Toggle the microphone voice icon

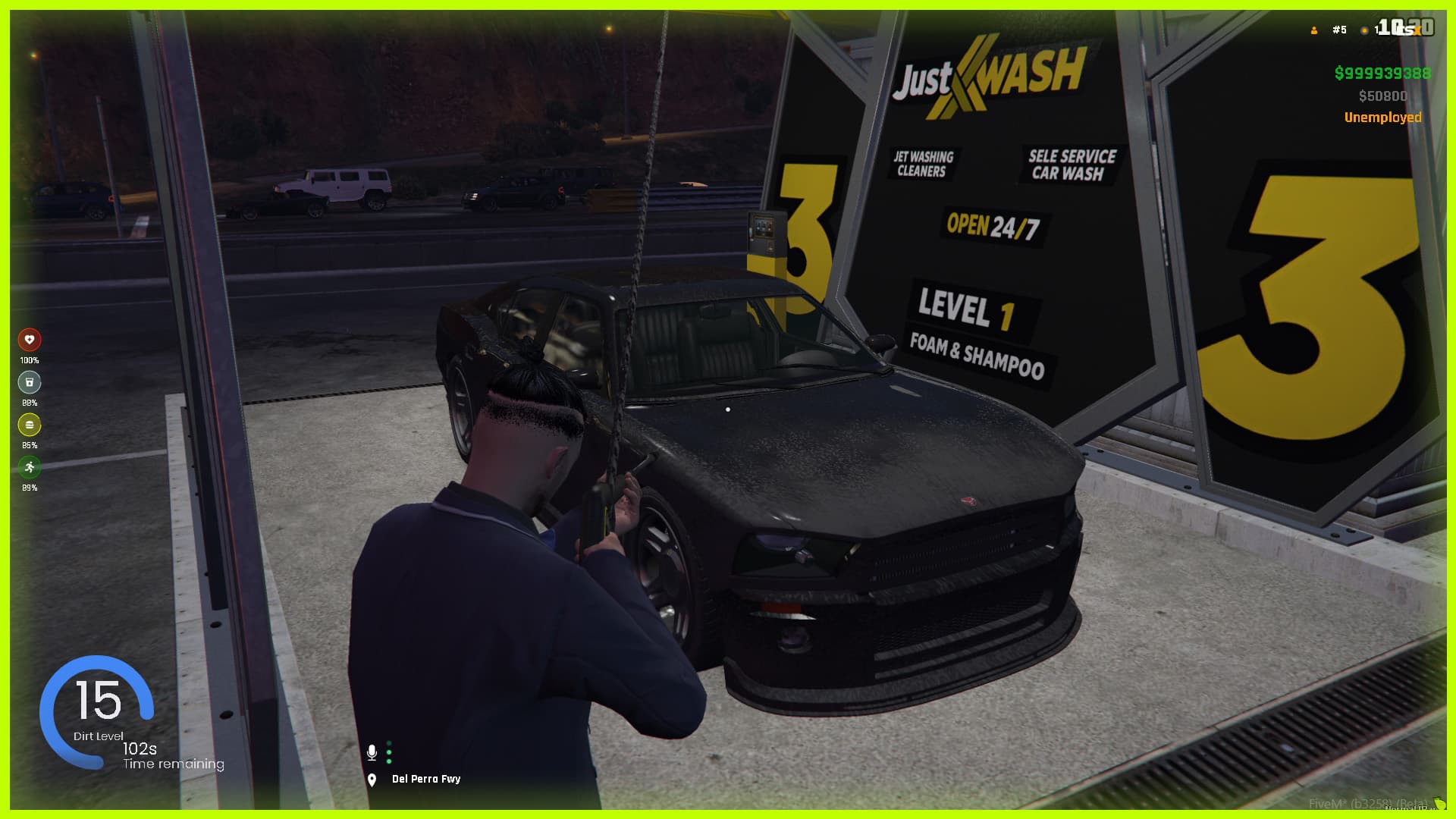[372, 752]
